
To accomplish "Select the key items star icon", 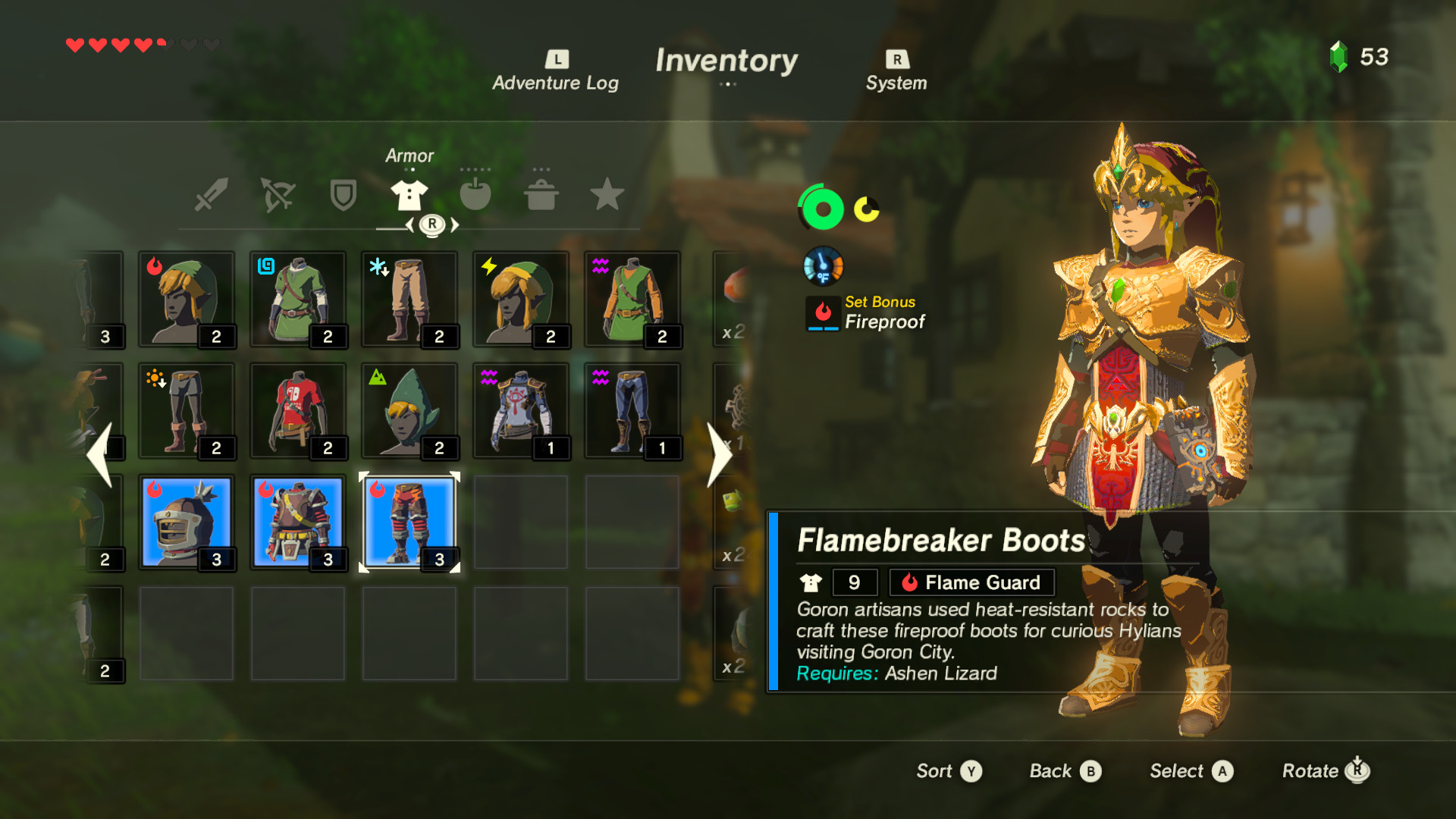I will click(x=607, y=194).
